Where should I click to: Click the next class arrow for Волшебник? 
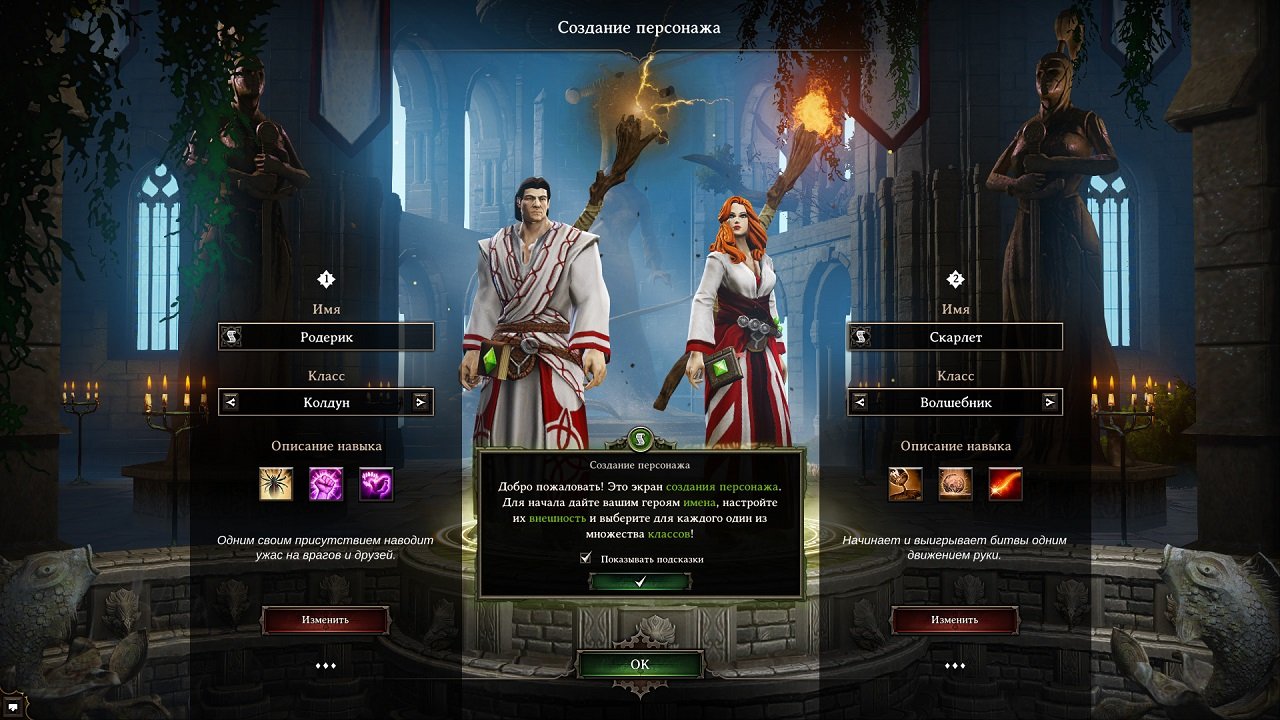(x=1050, y=402)
